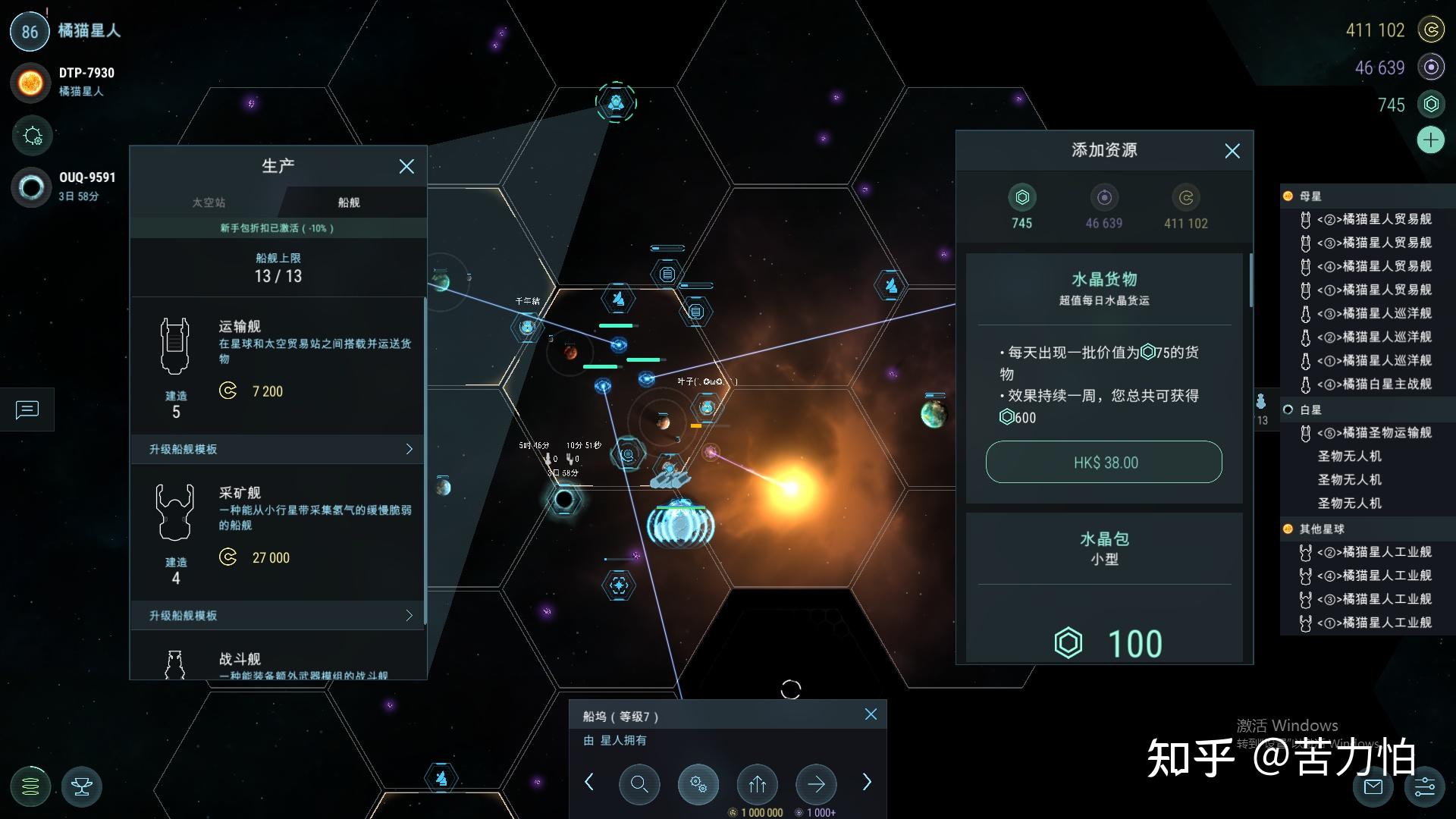This screenshot has height=819, width=1456.
Task: Click the trophy achievements icon at bottom left
Action: [81, 786]
